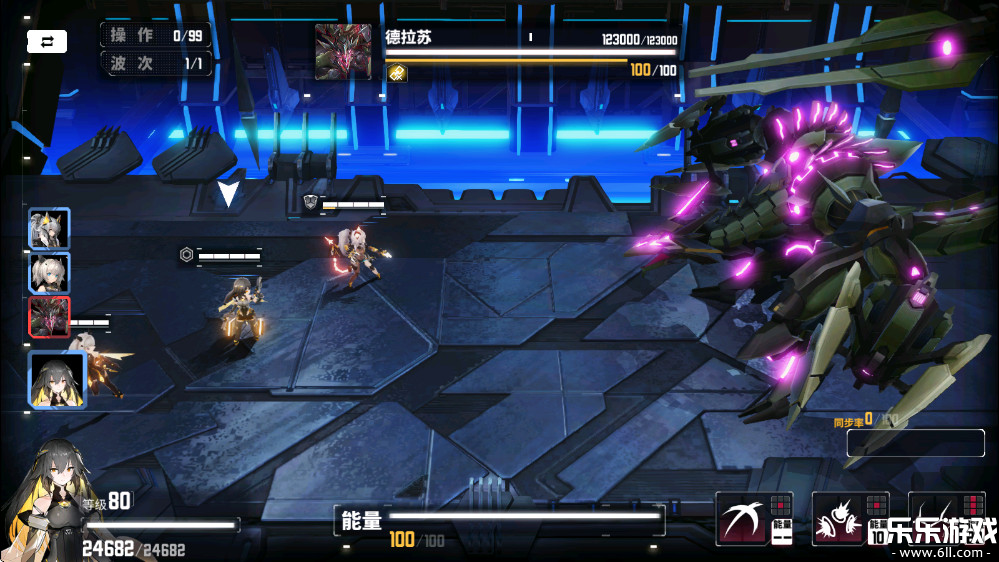The height and width of the screenshot is (562, 999).
Task: Activate the crossed slash skill
Action: [742, 518]
